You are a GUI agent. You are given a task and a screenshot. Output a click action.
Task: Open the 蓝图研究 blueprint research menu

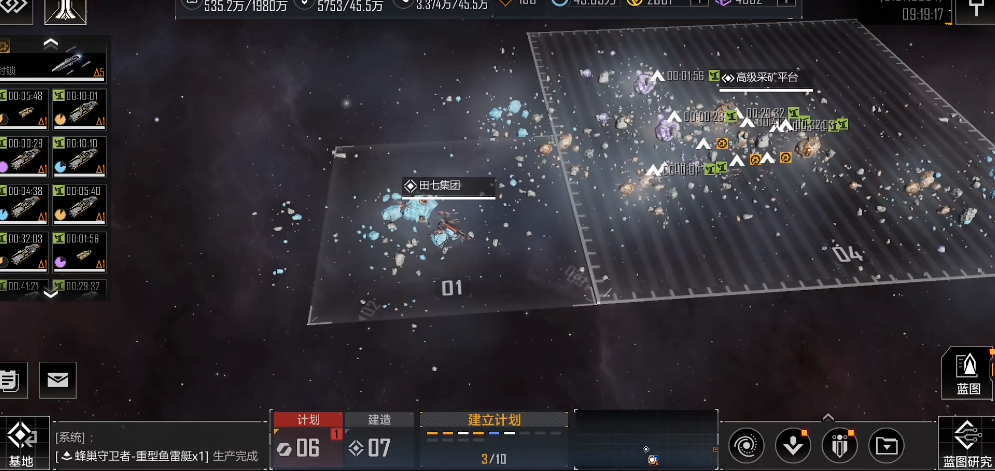(966, 443)
